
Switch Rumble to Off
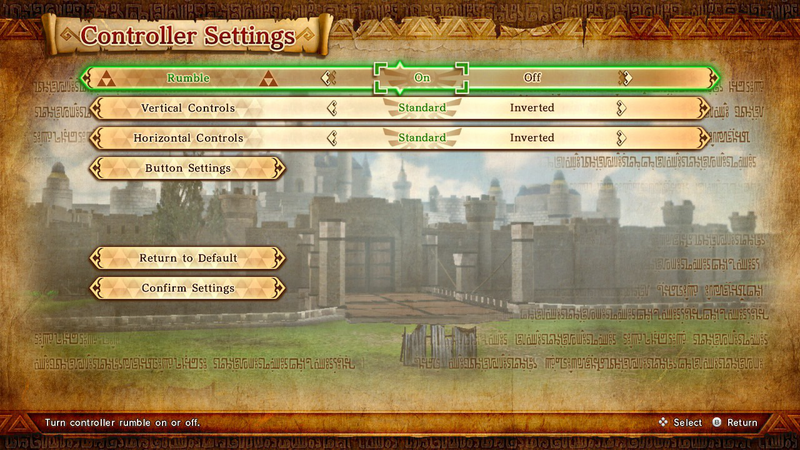tap(532, 78)
